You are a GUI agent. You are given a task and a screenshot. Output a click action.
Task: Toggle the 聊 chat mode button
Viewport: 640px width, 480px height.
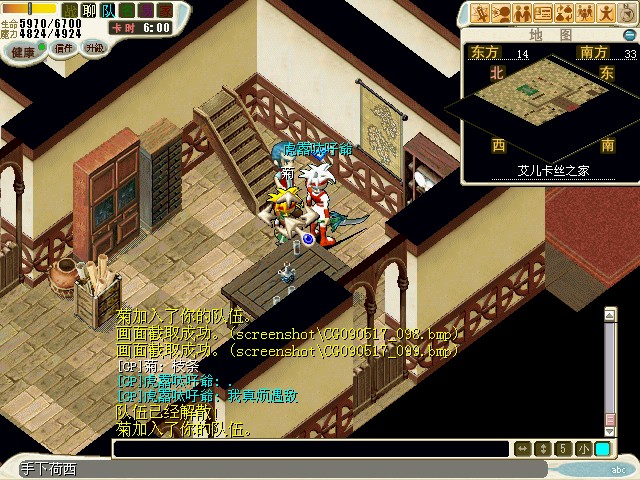(x=88, y=9)
